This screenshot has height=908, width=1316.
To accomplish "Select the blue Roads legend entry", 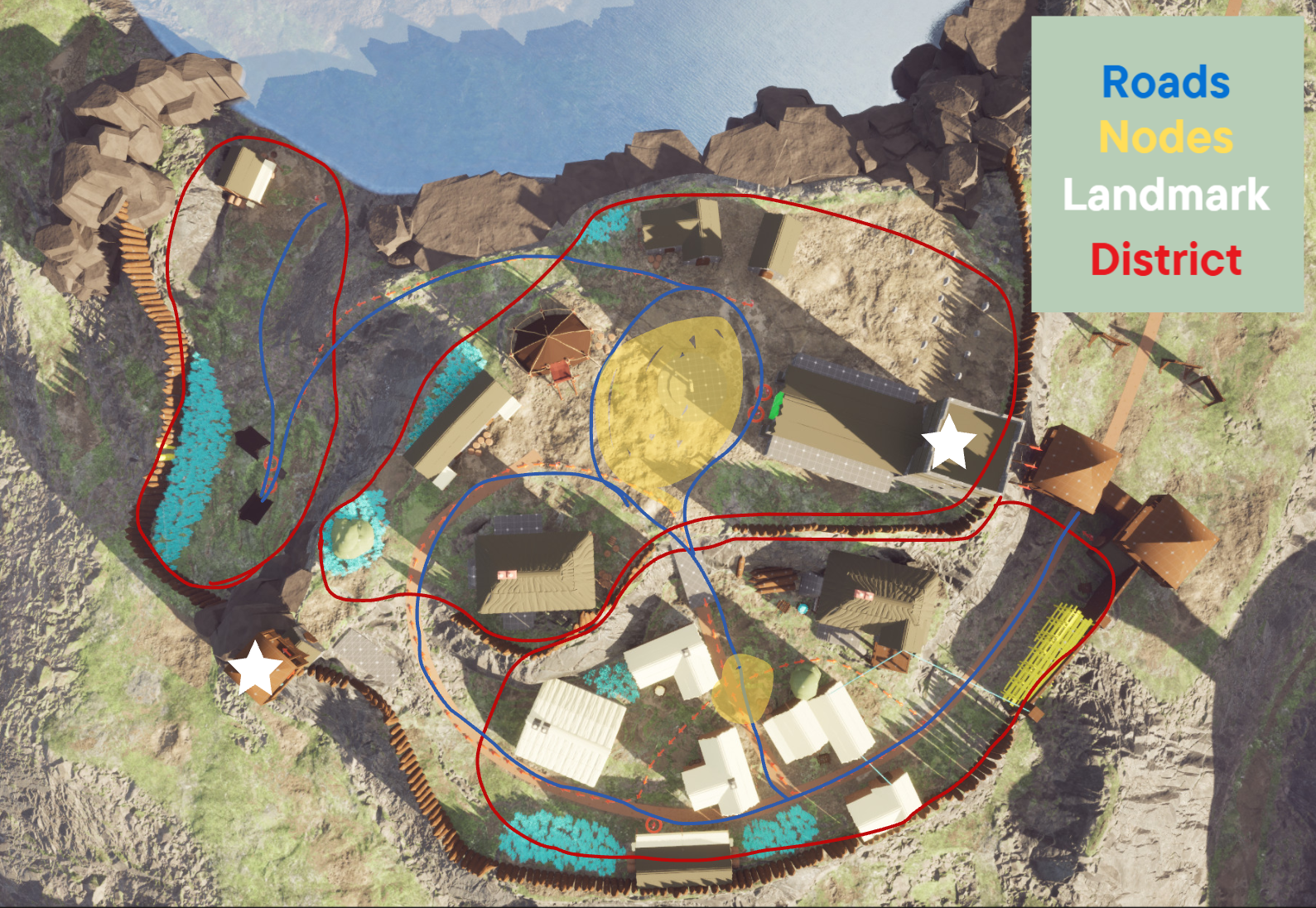I will (x=1165, y=83).
